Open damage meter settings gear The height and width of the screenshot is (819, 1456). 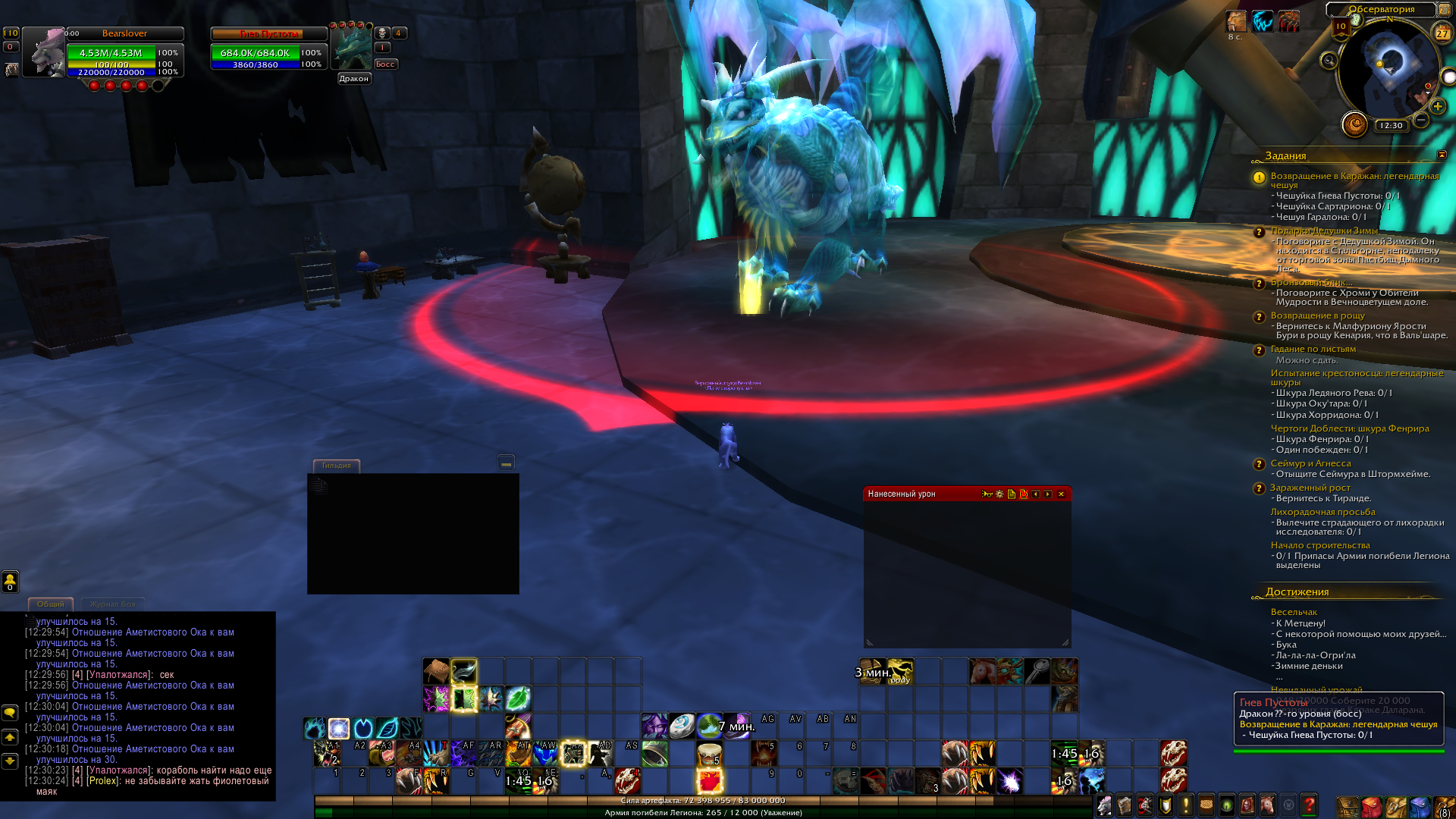[999, 494]
